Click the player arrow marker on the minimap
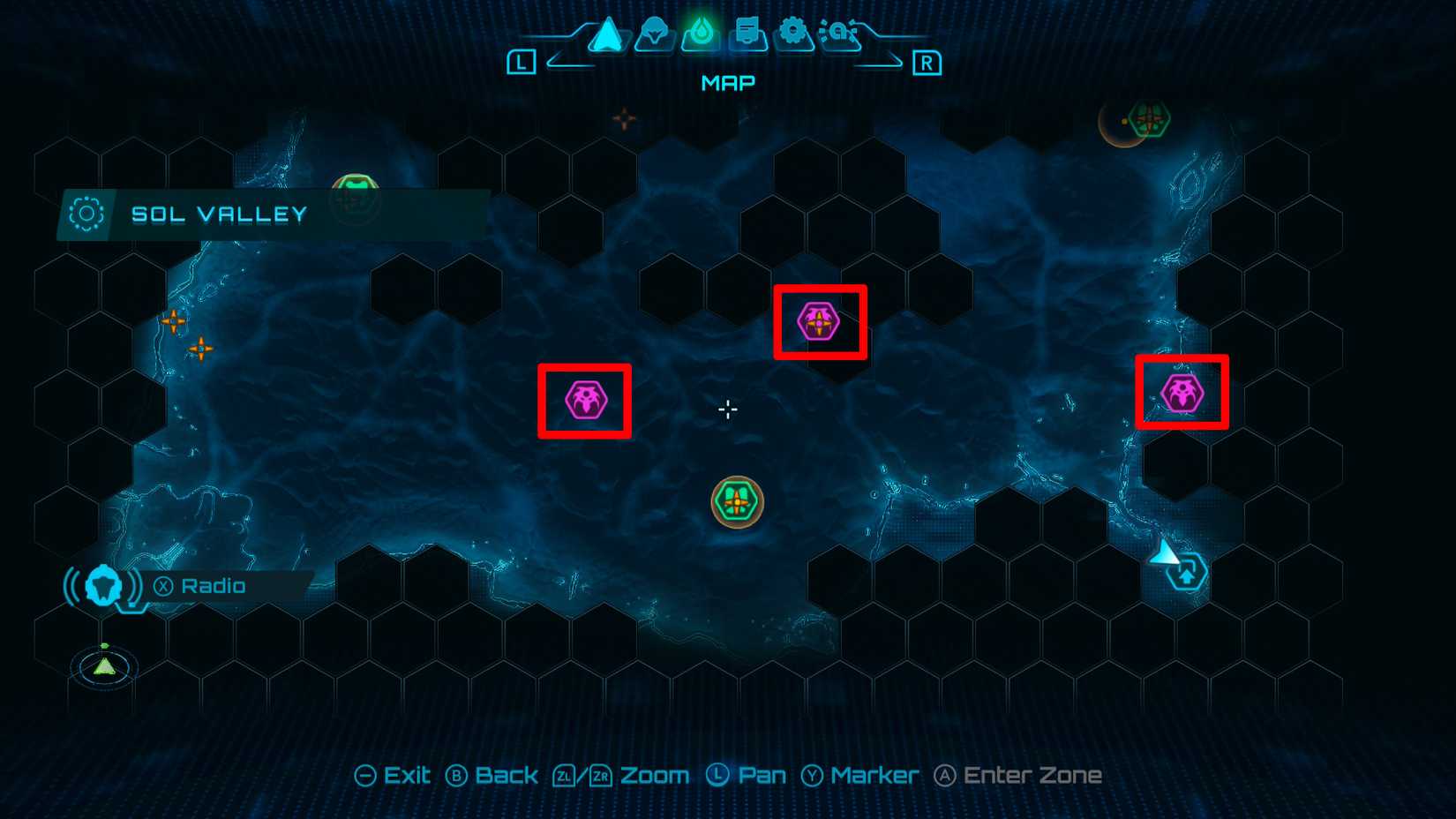Screen dimensions: 1456x819 pyautogui.click(x=103, y=668)
